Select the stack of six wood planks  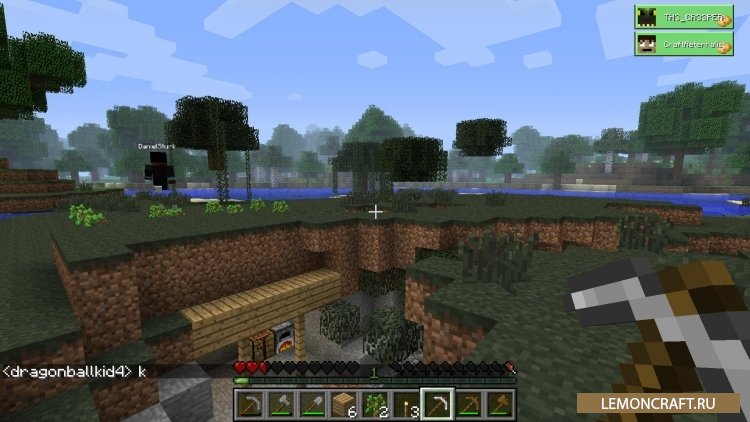tap(343, 402)
